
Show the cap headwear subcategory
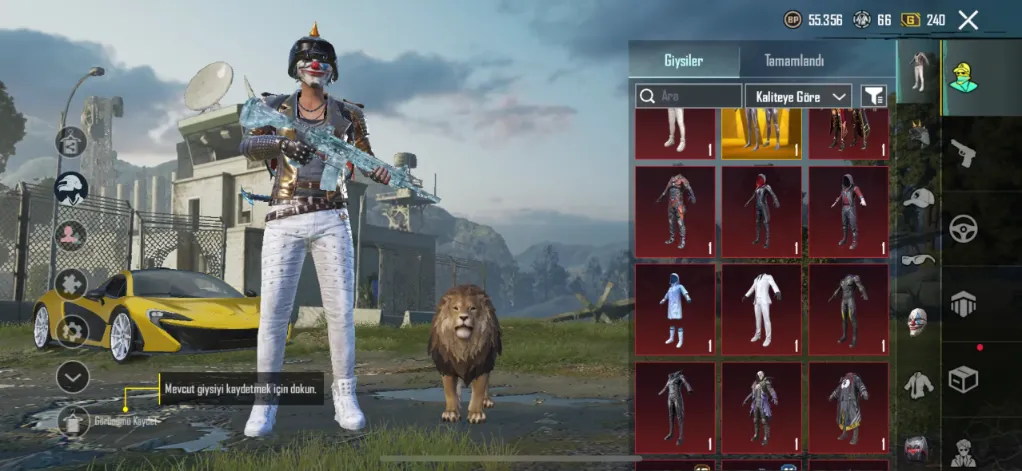point(918,197)
